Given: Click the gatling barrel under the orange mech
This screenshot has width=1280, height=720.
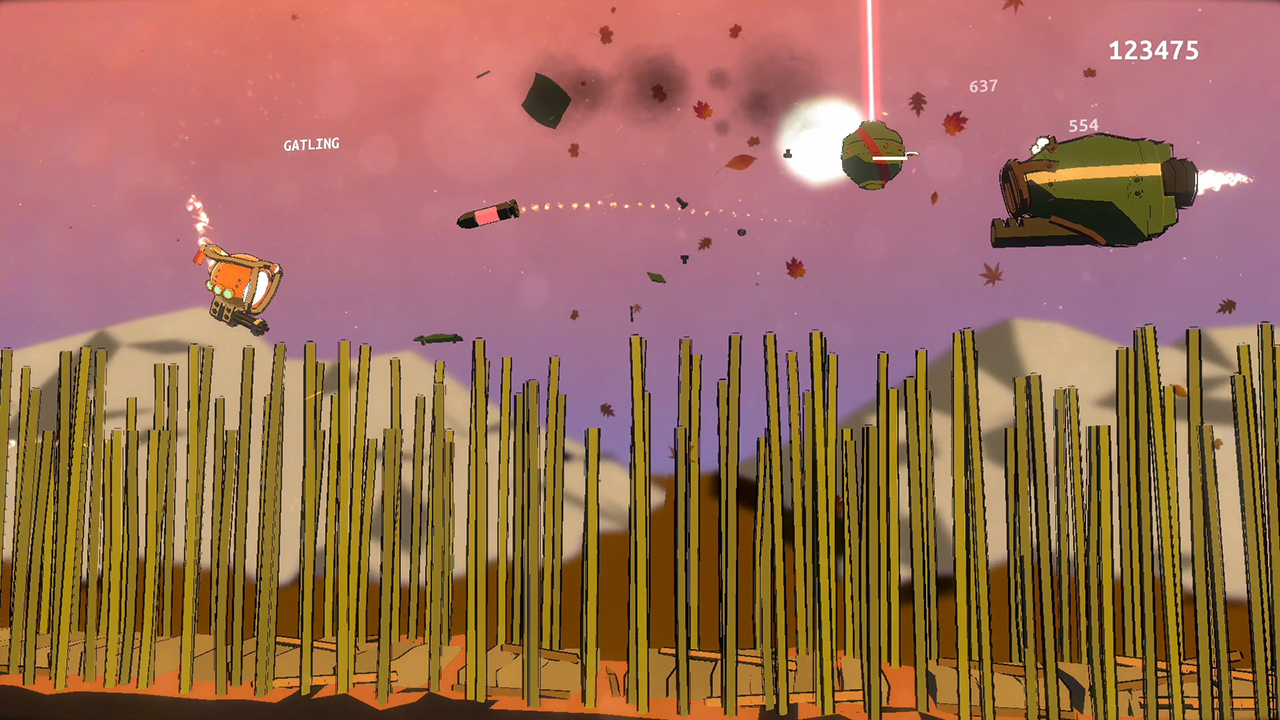Looking at the screenshot, I should 249,322.
